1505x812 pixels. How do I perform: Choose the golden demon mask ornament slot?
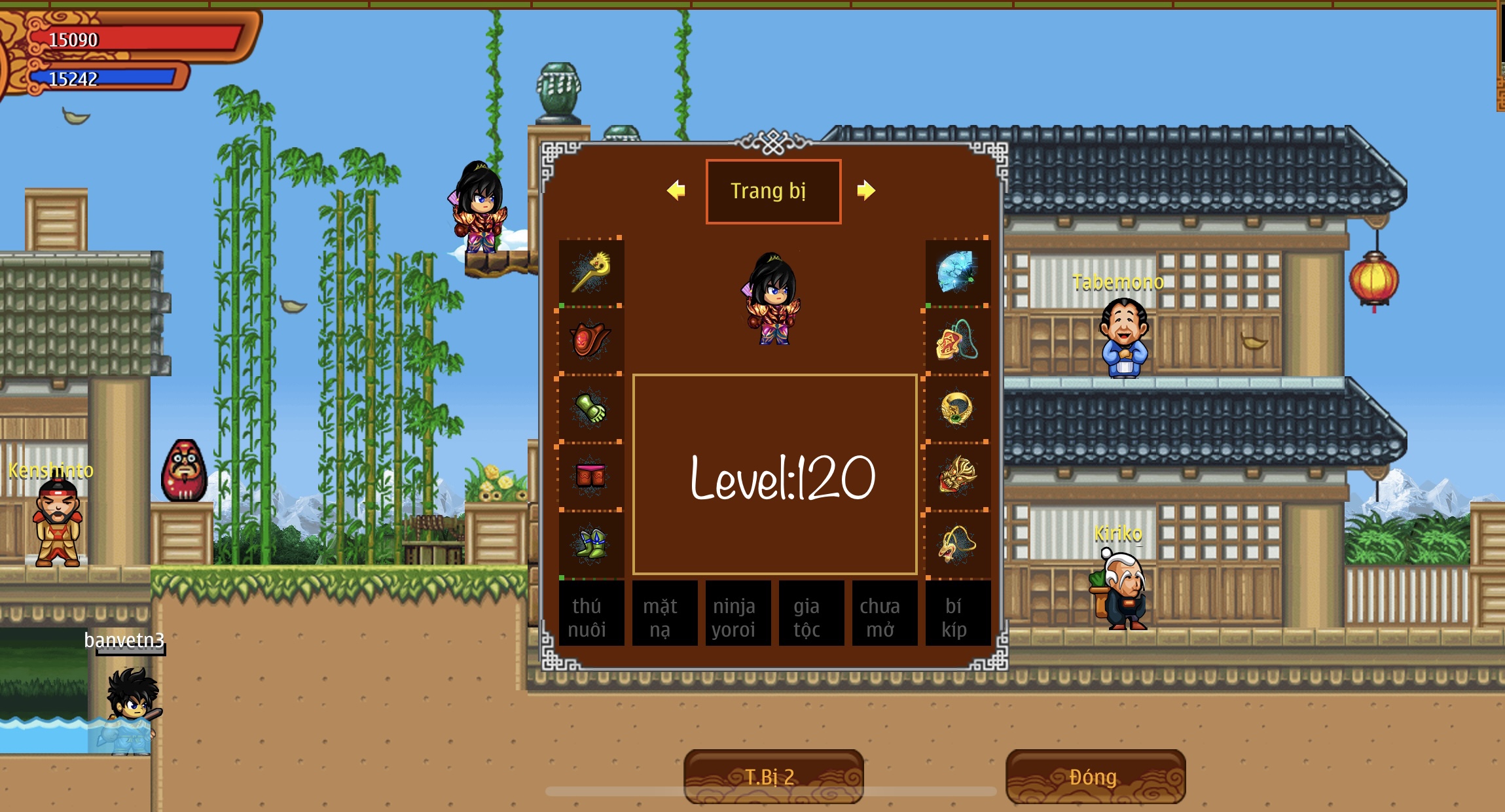[957, 476]
